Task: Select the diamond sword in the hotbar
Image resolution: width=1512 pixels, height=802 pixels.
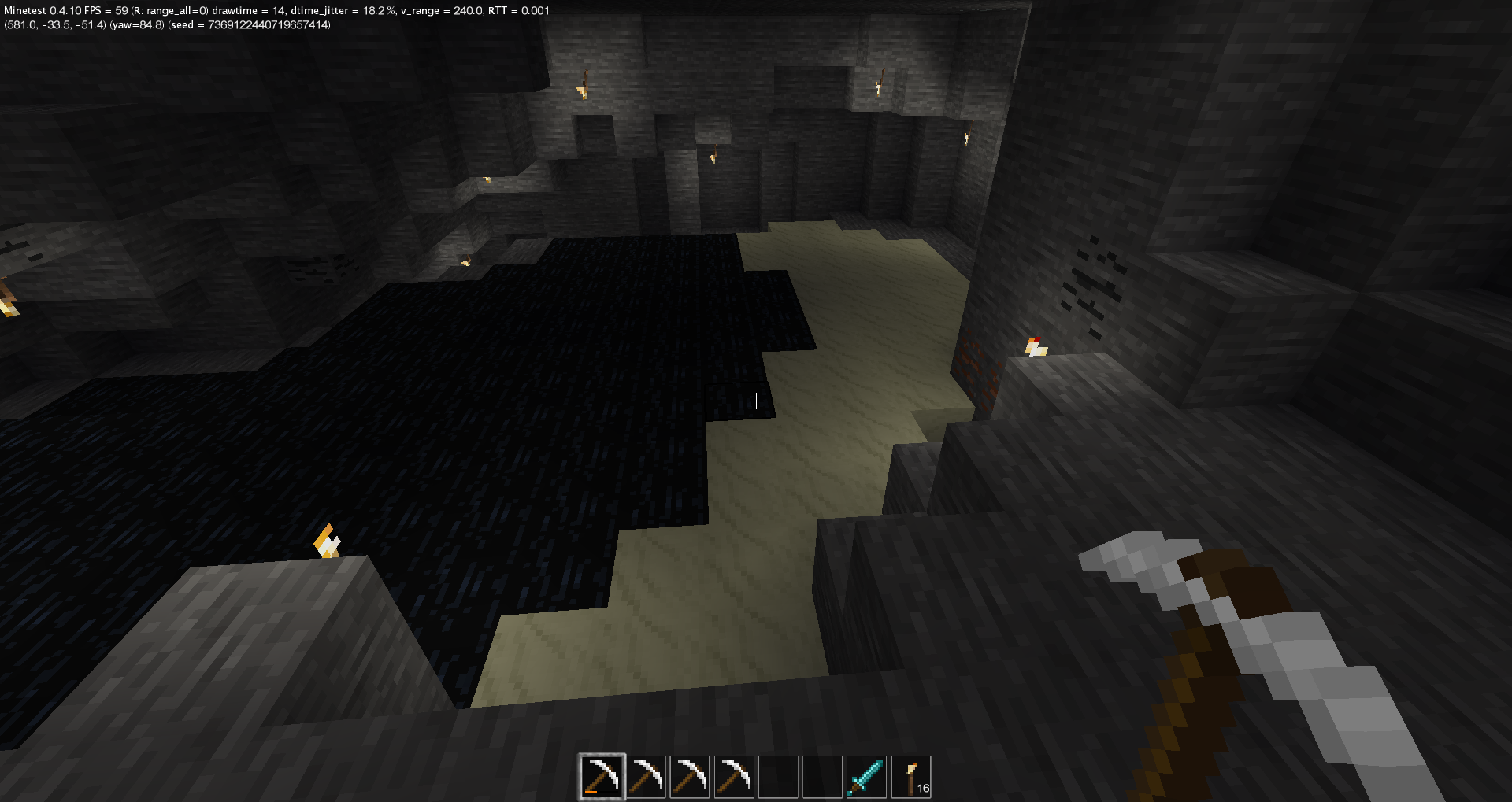Action: [865, 777]
